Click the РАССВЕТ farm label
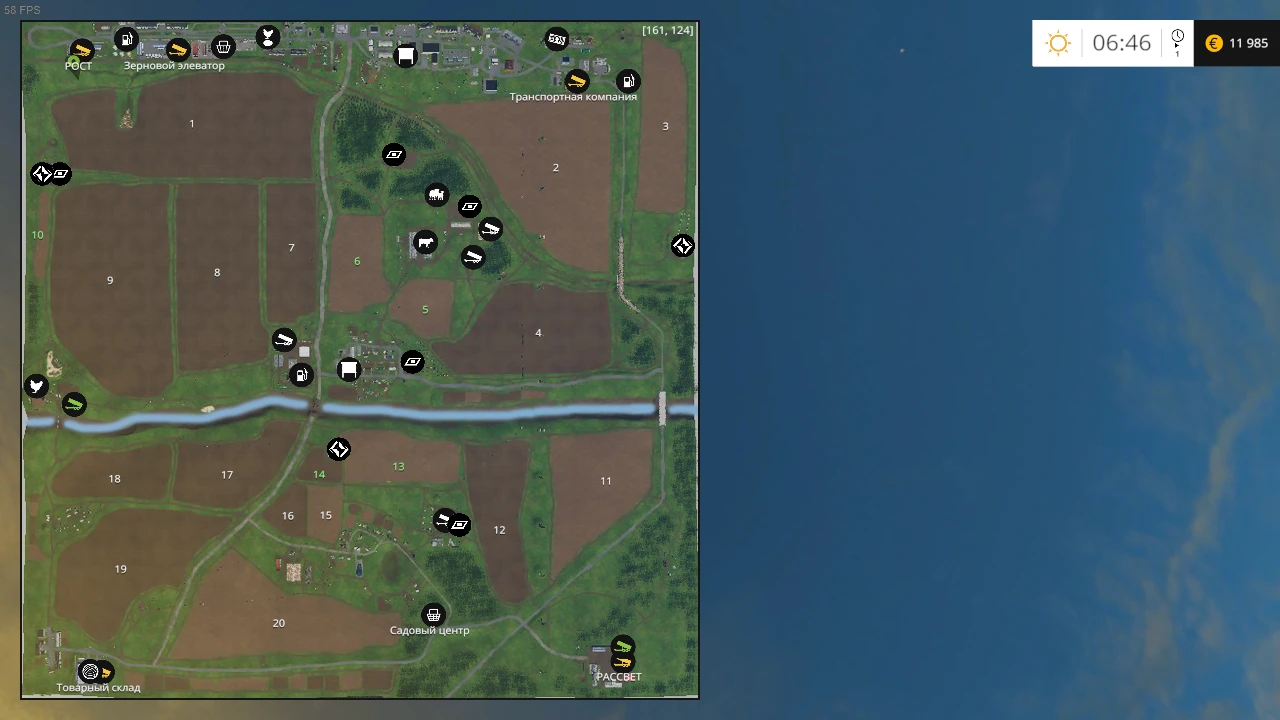1280x720 pixels. (x=619, y=677)
